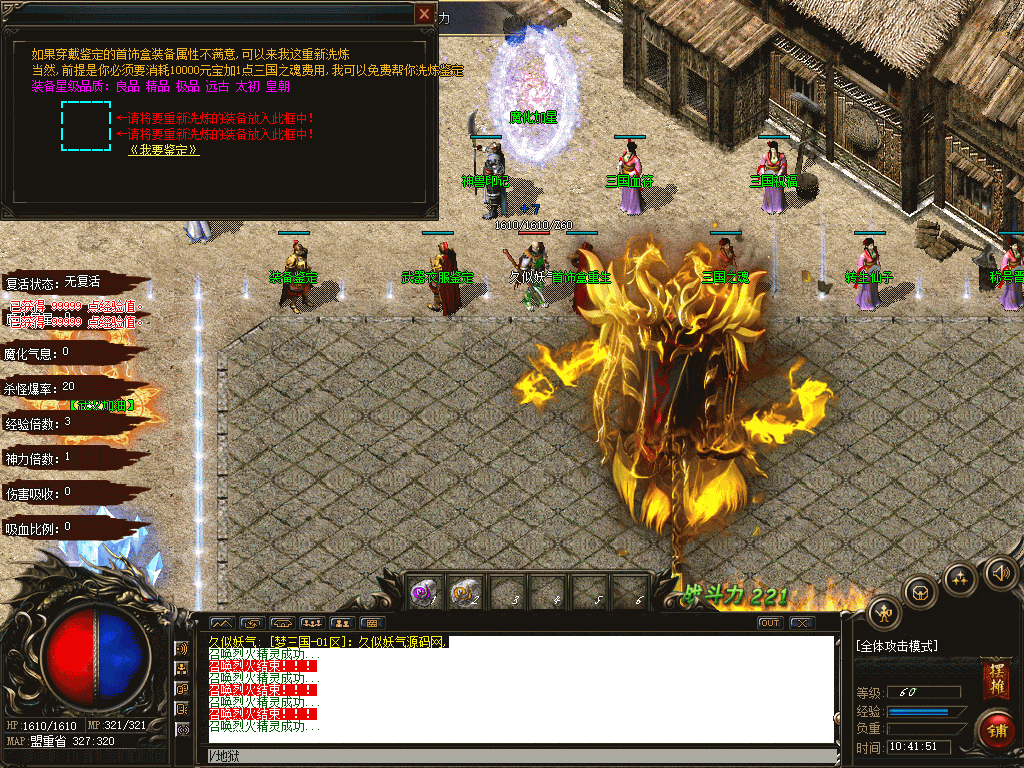Toggle the 全体攻击模式 attack mode label
Screen dimensions: 1024x768
click(898, 646)
